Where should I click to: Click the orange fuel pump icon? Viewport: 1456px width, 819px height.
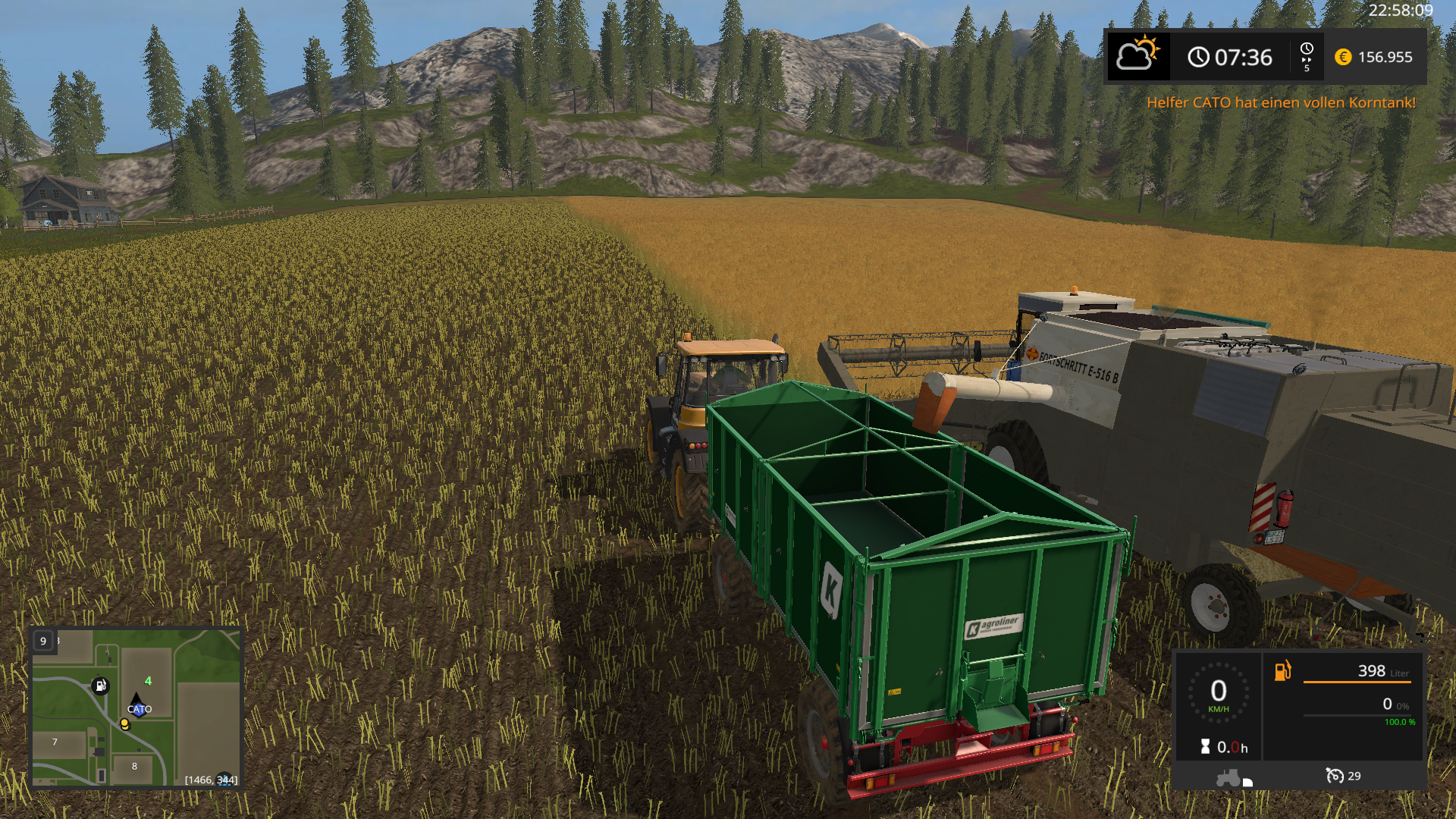[1282, 671]
